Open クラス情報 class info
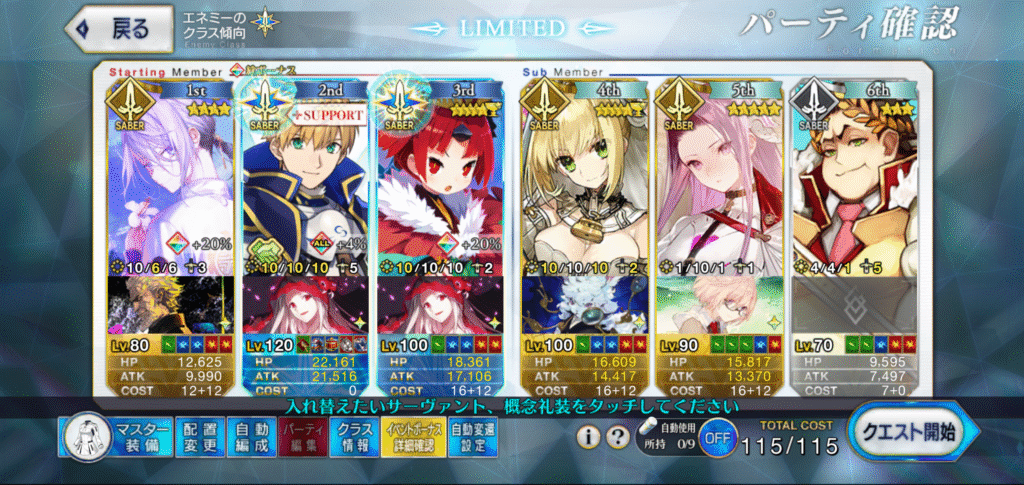 [x=355, y=438]
